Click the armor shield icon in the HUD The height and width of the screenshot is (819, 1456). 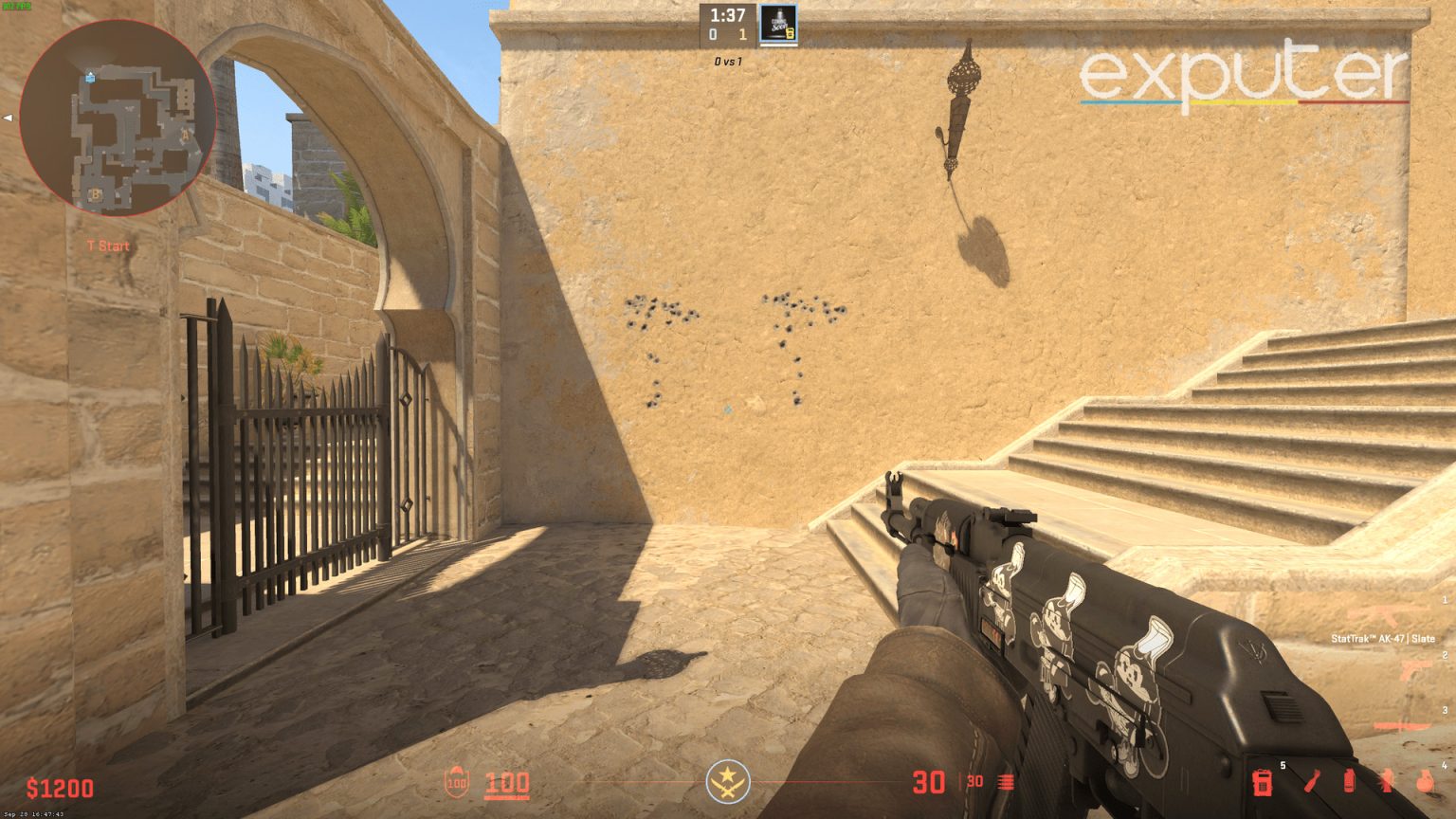[x=458, y=783]
